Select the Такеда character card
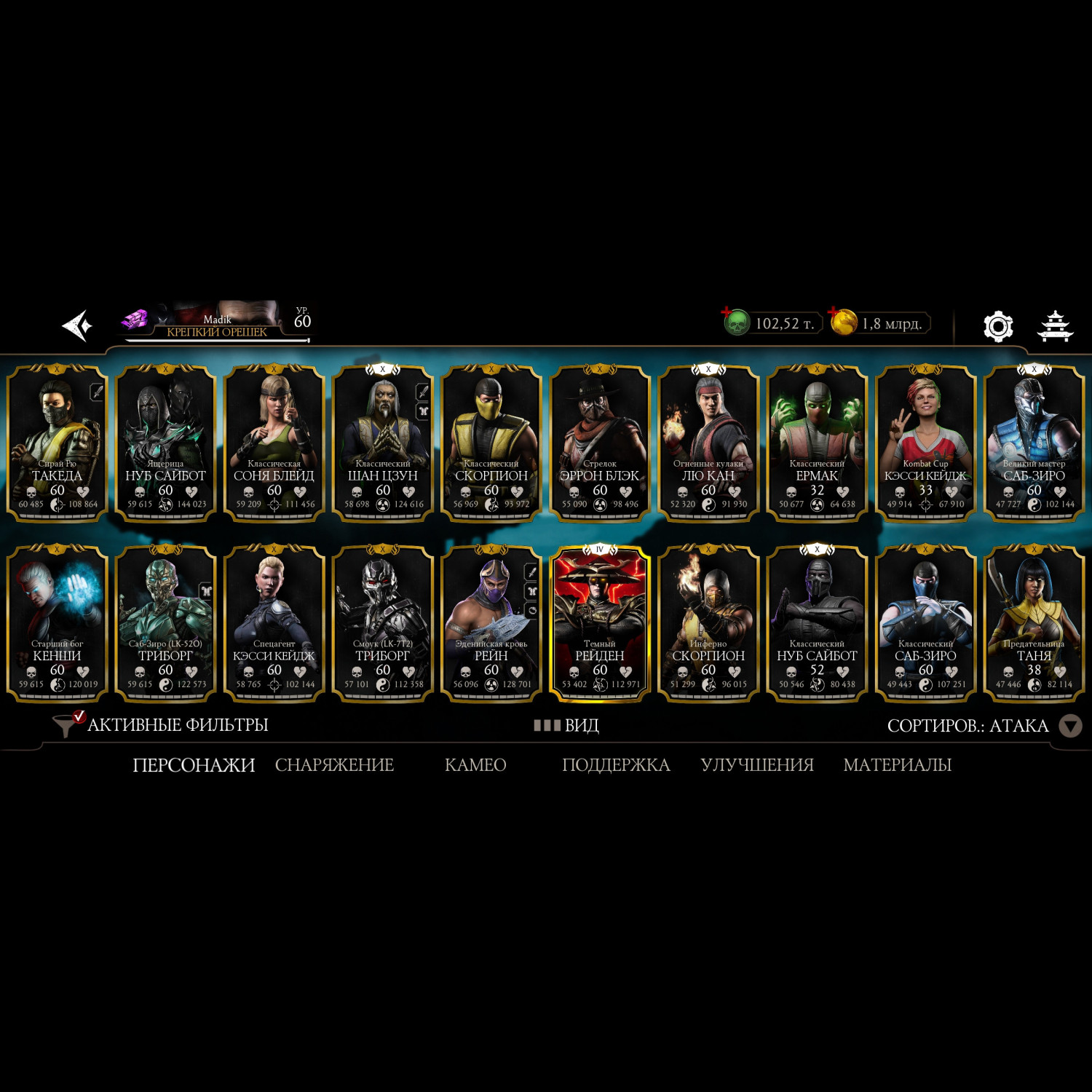 57,443
